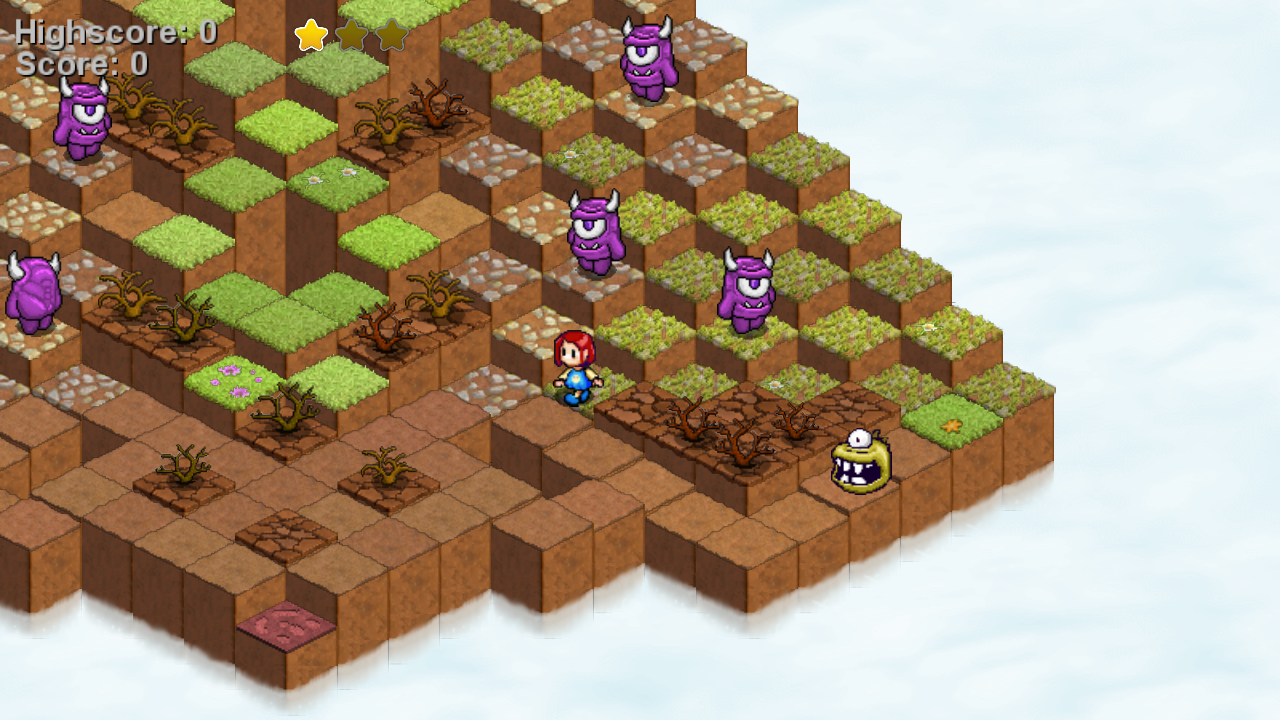1280x720 pixels.
Task: Click the first gold star icon
Action: [x=310, y=35]
